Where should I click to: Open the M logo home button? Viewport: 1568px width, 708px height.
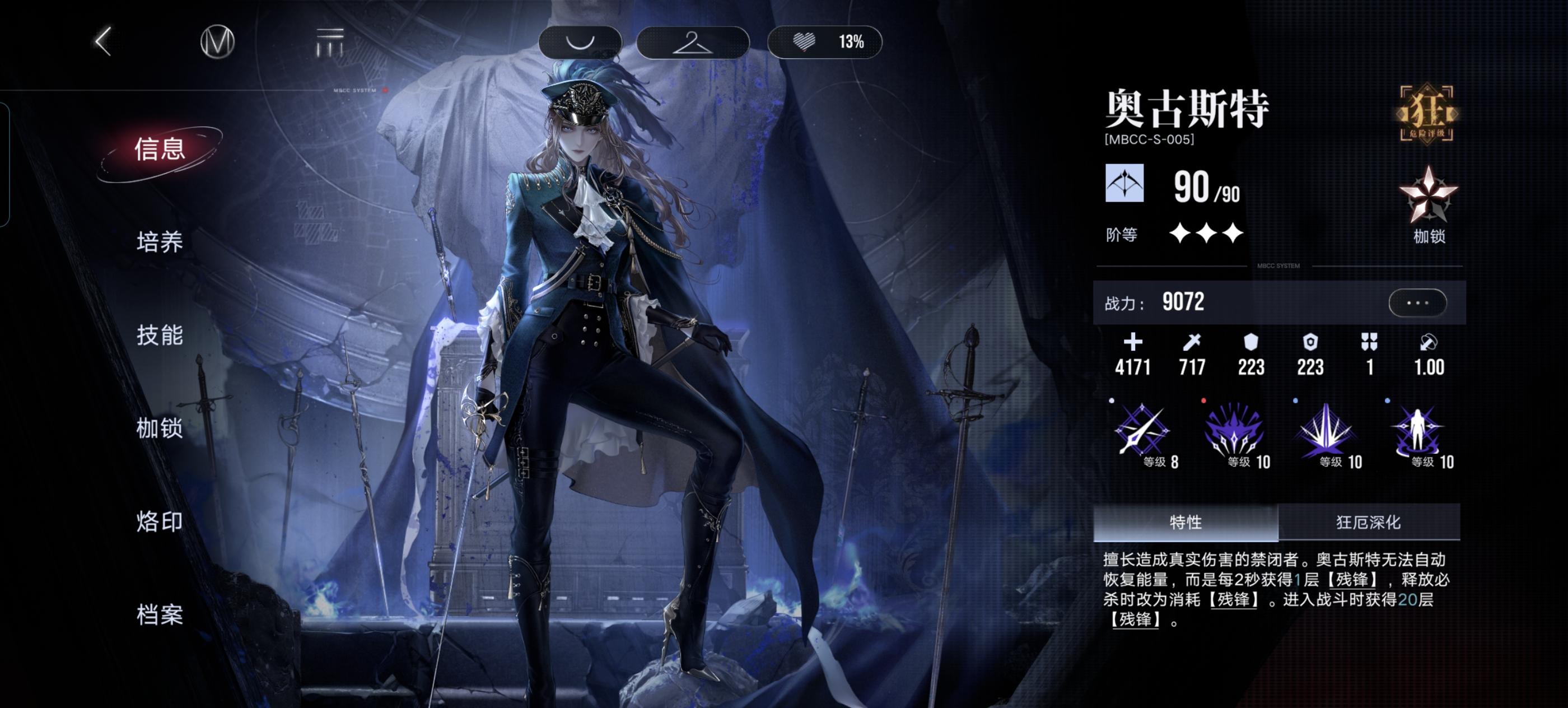217,42
